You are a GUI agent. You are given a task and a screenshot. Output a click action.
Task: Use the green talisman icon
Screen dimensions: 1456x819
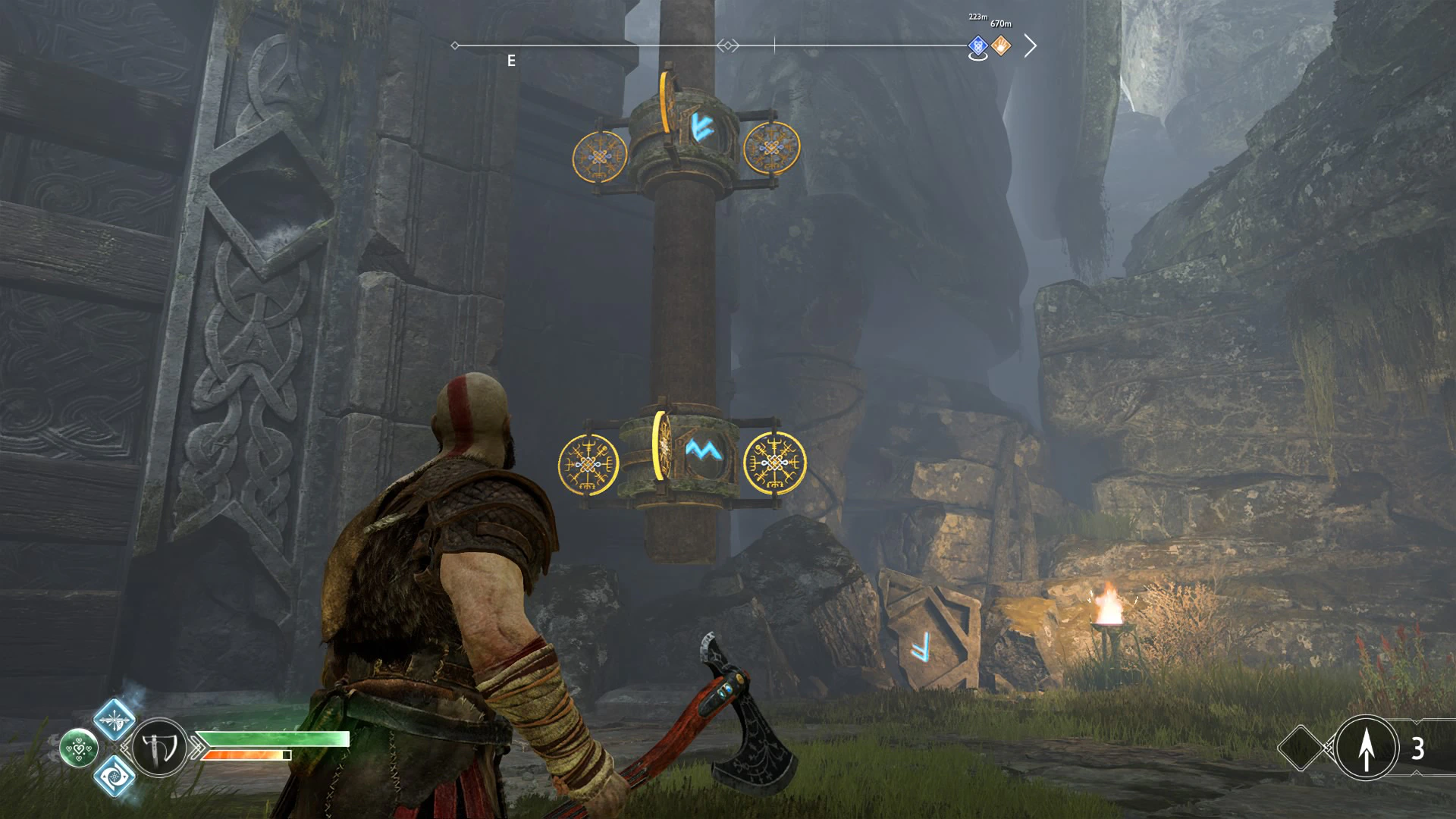(79, 748)
